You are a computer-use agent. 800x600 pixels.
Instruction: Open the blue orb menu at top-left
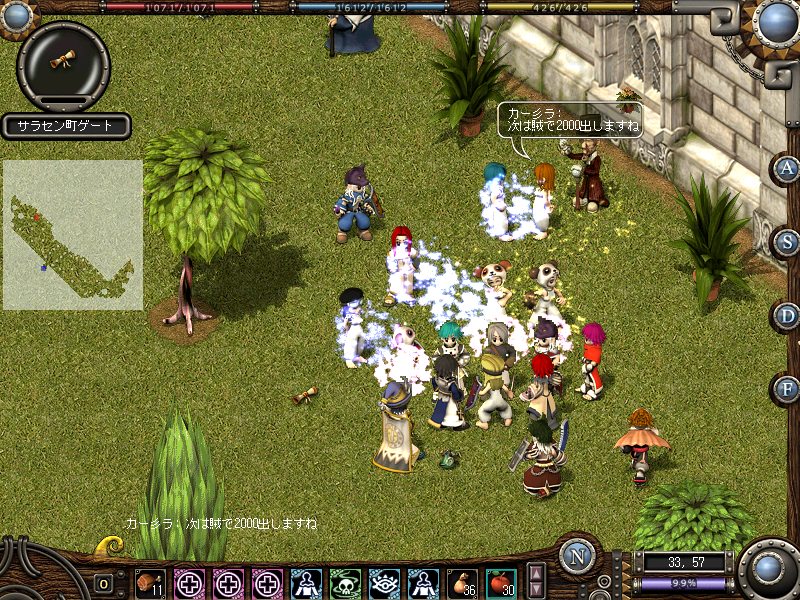click(x=15, y=12)
